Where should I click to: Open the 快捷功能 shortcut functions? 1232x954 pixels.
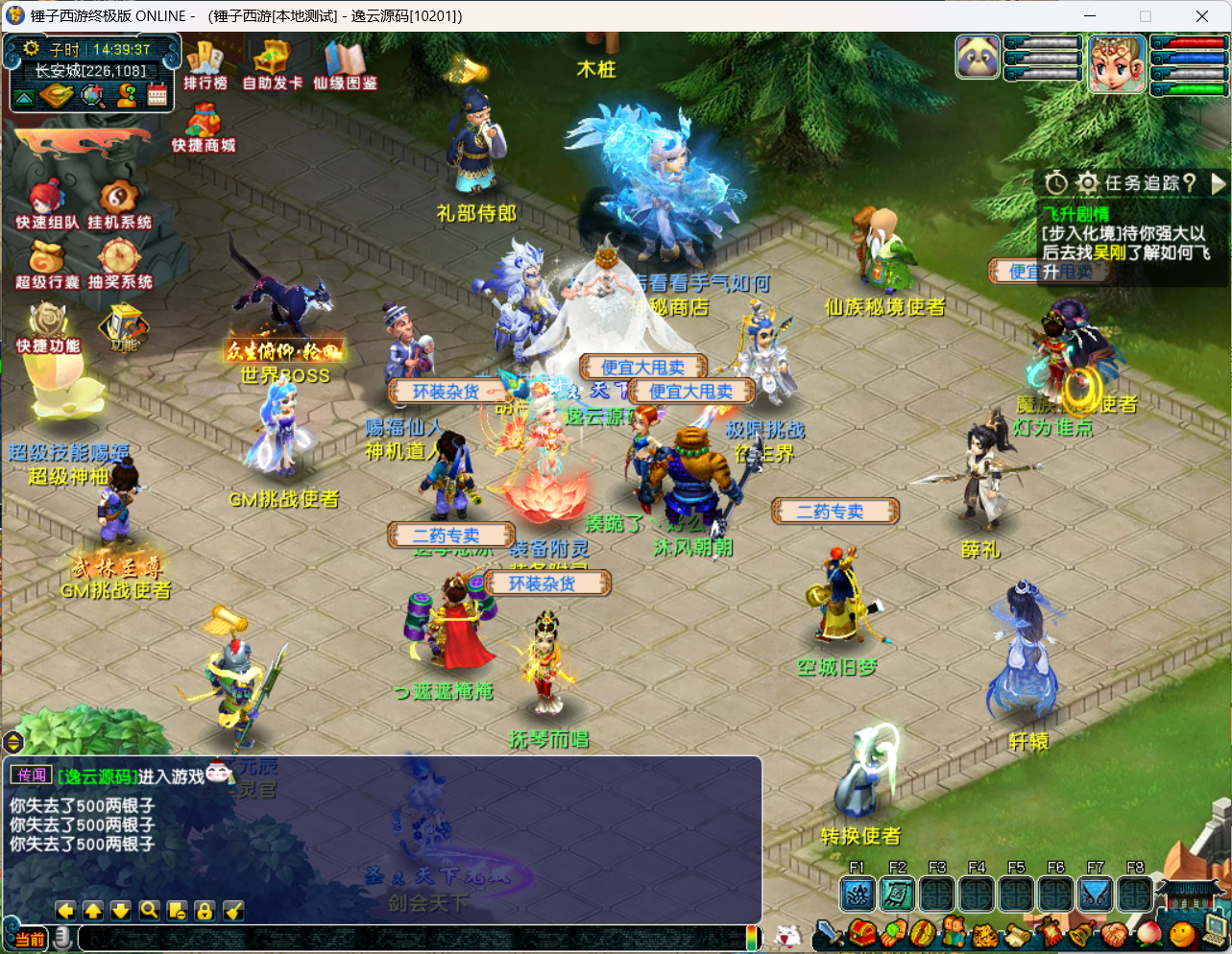pos(48,327)
